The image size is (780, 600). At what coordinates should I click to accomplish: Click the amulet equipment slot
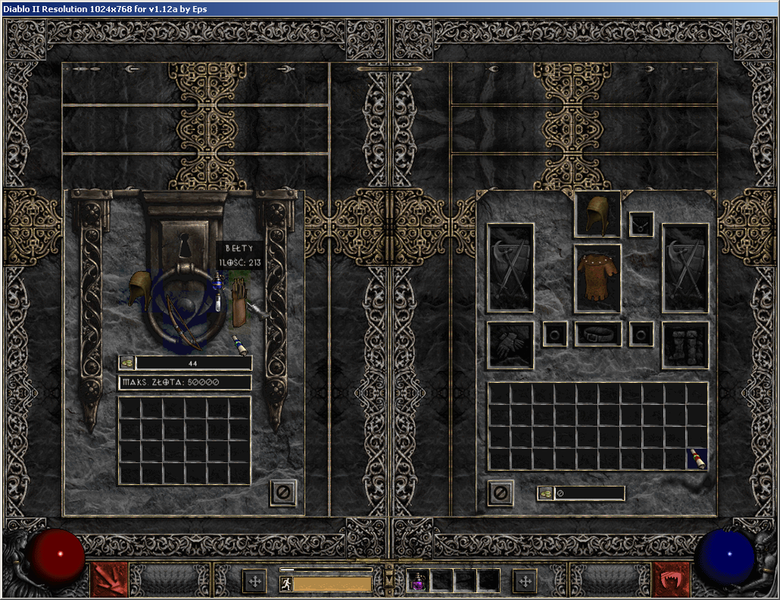641,224
